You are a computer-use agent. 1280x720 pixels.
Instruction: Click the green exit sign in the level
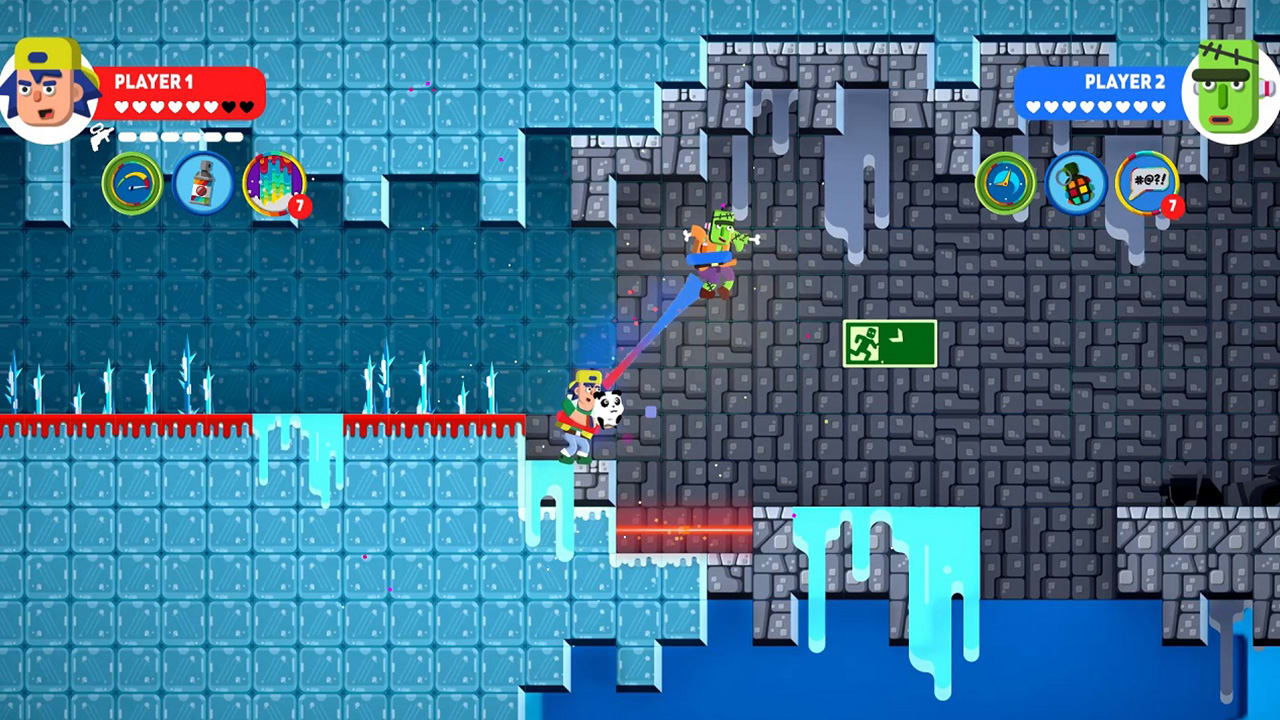tap(889, 343)
